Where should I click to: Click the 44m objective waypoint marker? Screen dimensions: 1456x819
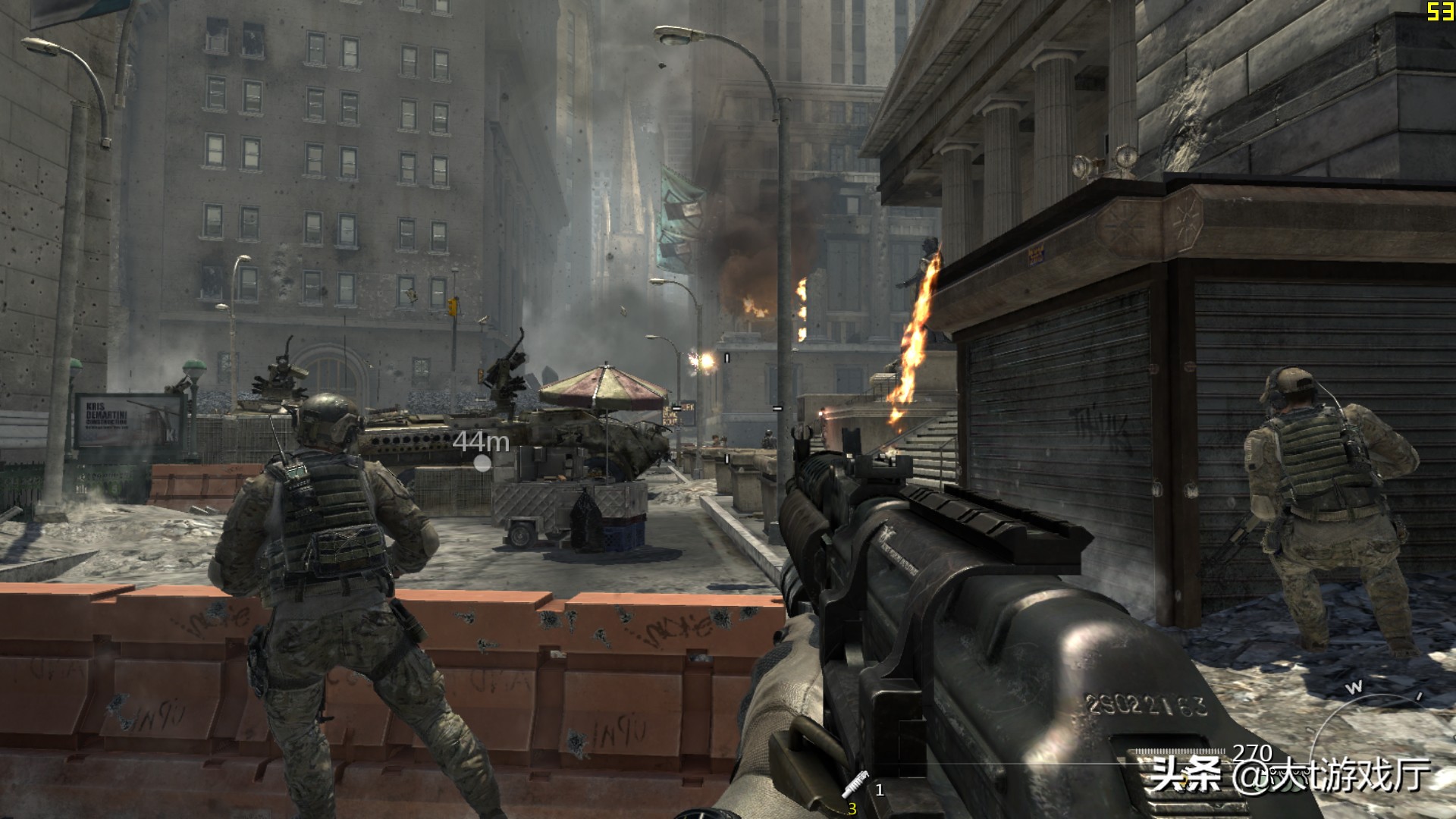(x=482, y=463)
